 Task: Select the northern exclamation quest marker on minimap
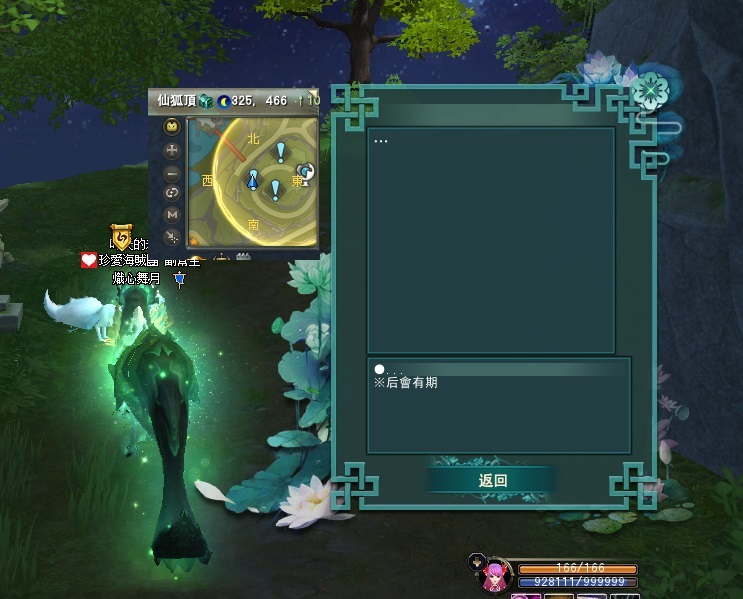(x=281, y=152)
